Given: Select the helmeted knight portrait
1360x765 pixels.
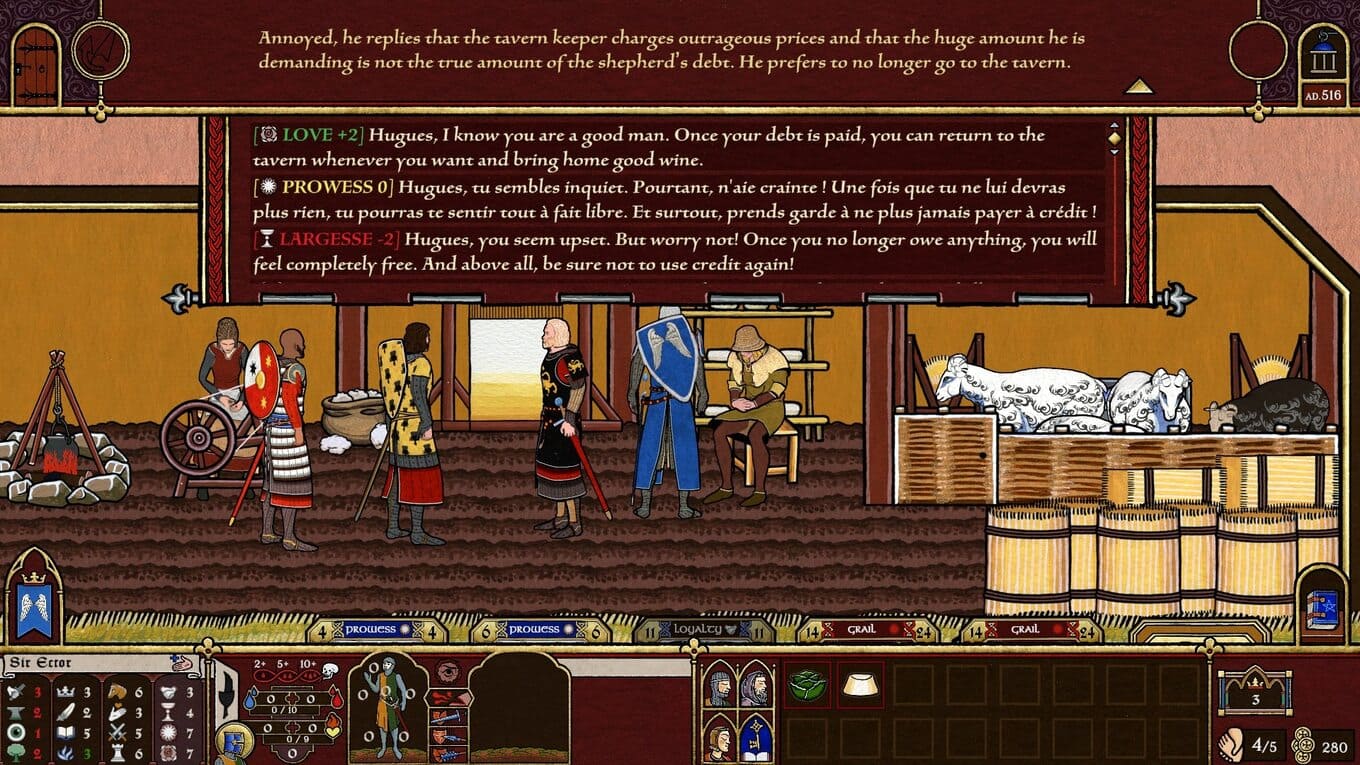Looking at the screenshot, I should click(719, 686).
